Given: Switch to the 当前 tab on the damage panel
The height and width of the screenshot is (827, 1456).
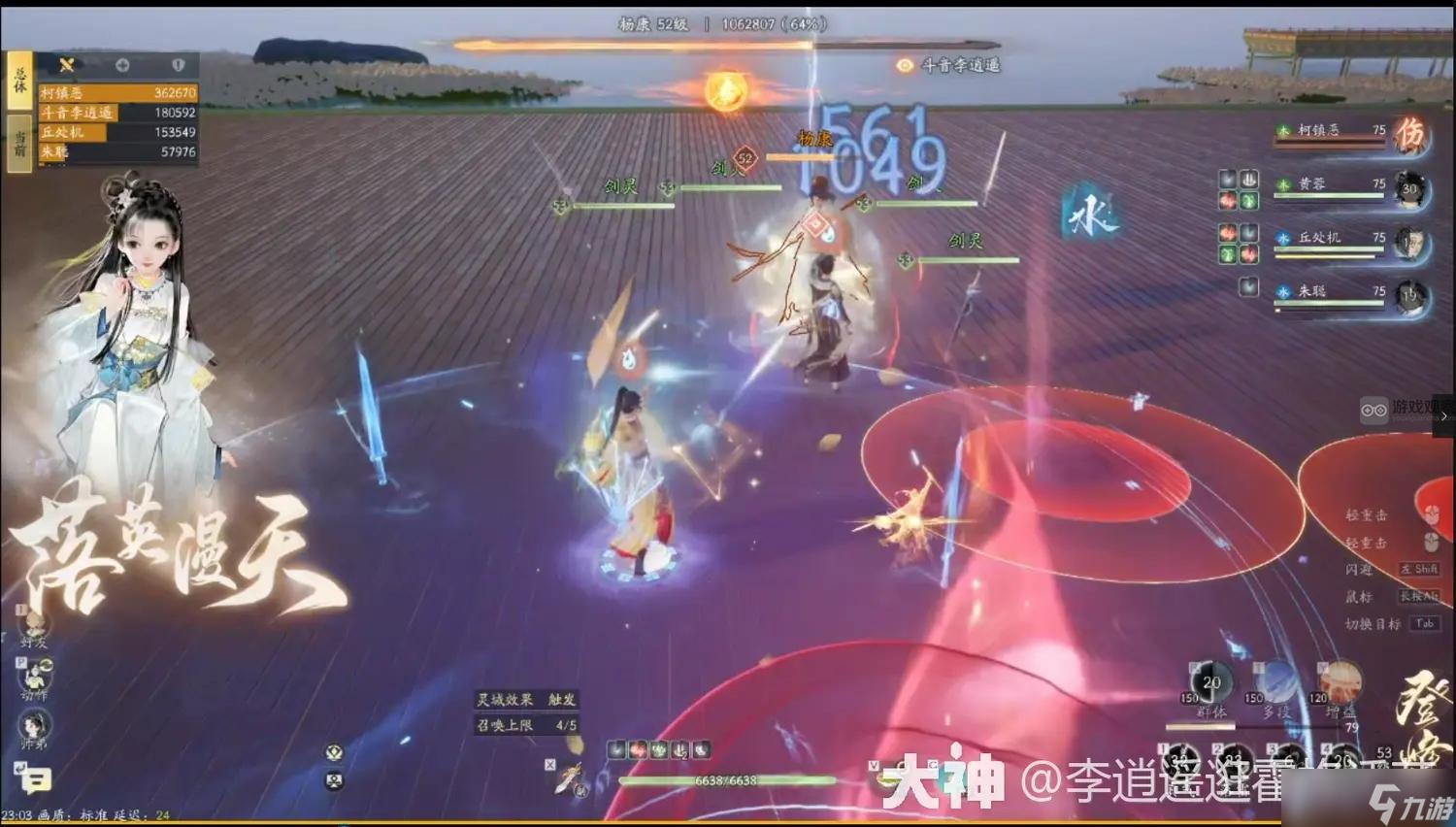Looking at the screenshot, I should 20,140.
